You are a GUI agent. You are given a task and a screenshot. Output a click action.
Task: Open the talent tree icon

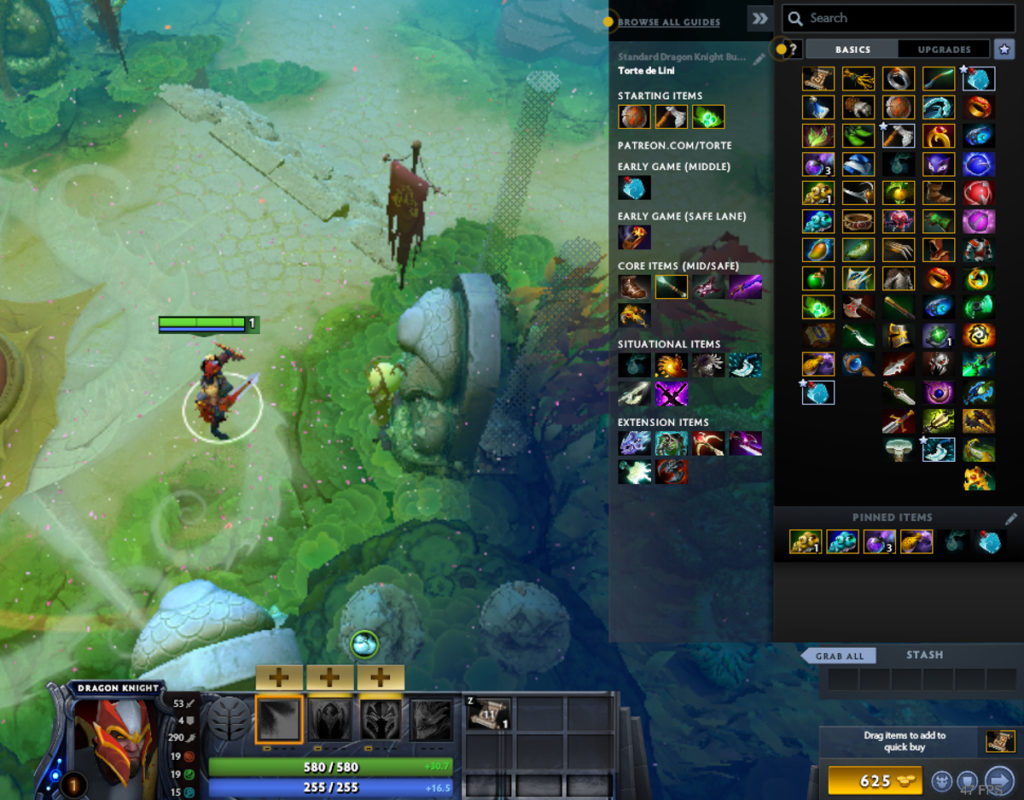(227, 719)
